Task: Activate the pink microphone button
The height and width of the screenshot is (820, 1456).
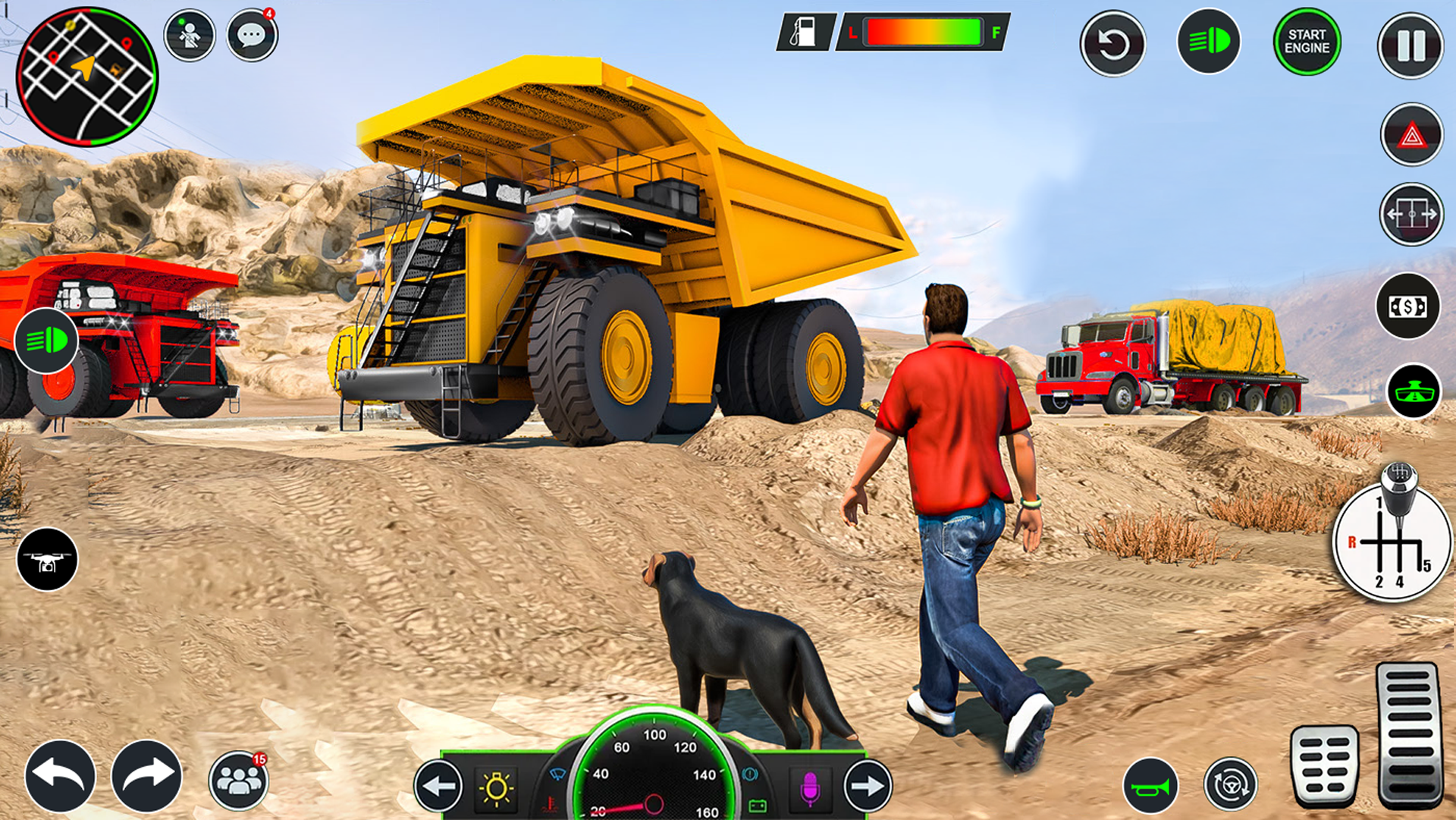Action: (809, 787)
